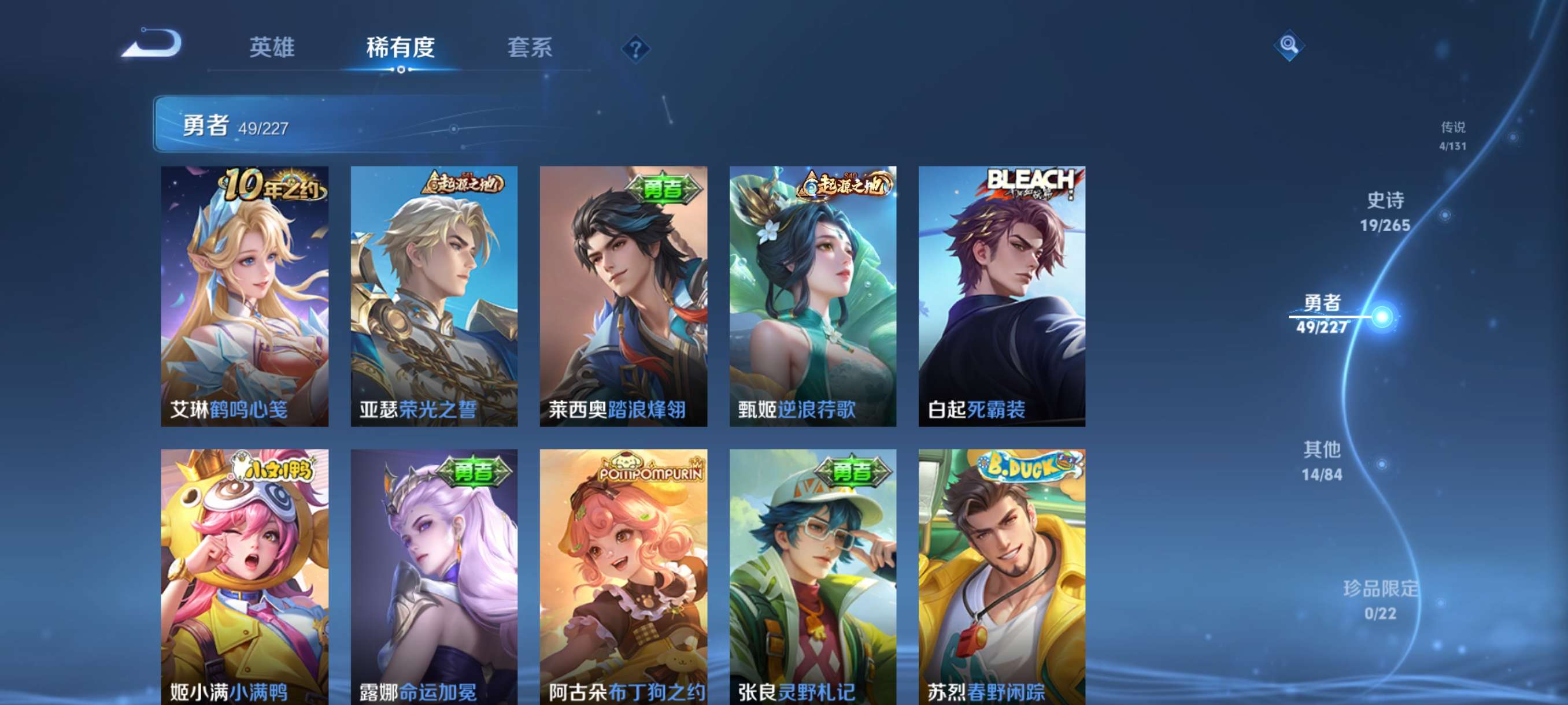Open the magnifier search icon
The width and height of the screenshot is (1568, 705).
[x=1288, y=45]
